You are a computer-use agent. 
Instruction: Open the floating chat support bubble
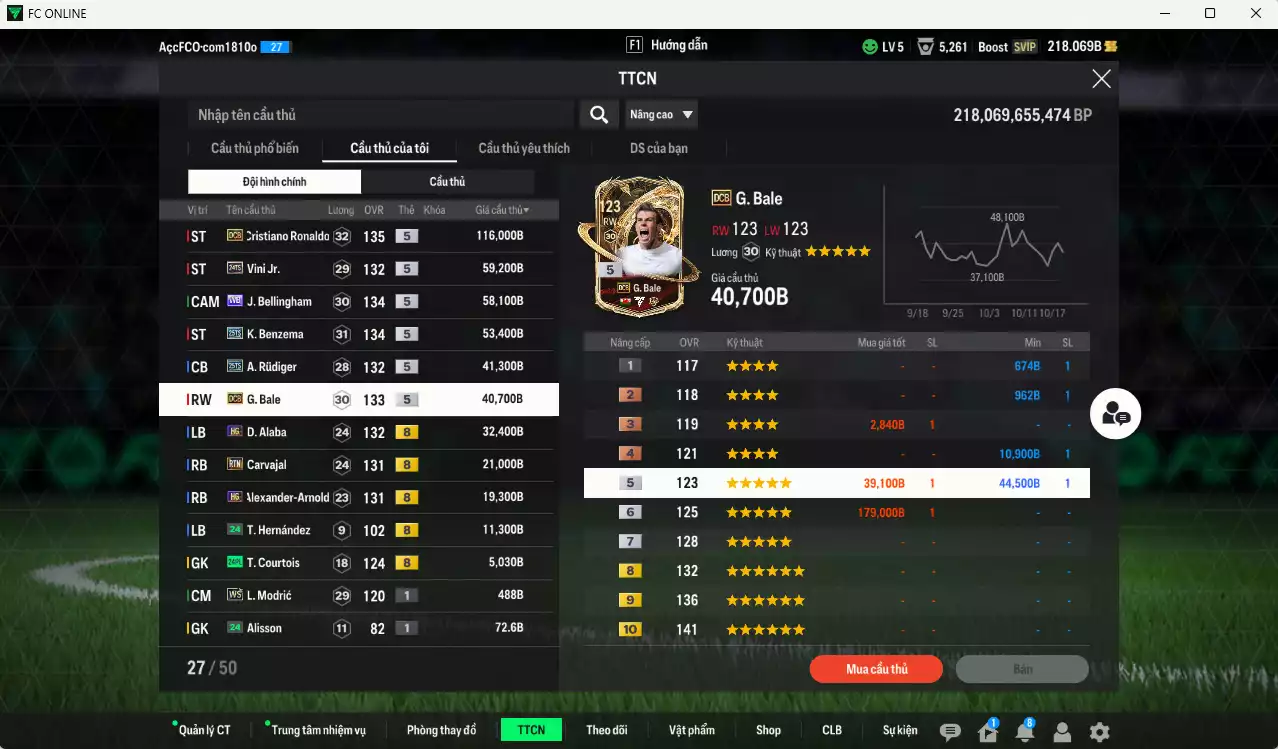pos(1115,414)
